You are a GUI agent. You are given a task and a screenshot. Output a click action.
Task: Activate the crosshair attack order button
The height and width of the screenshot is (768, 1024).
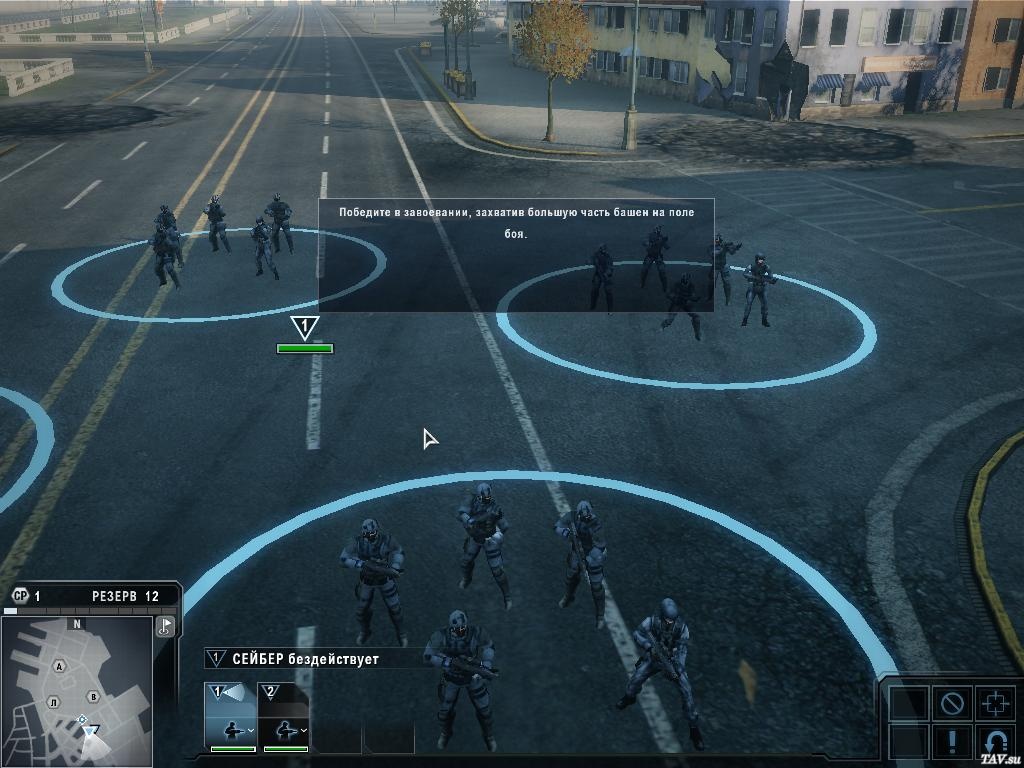(995, 703)
